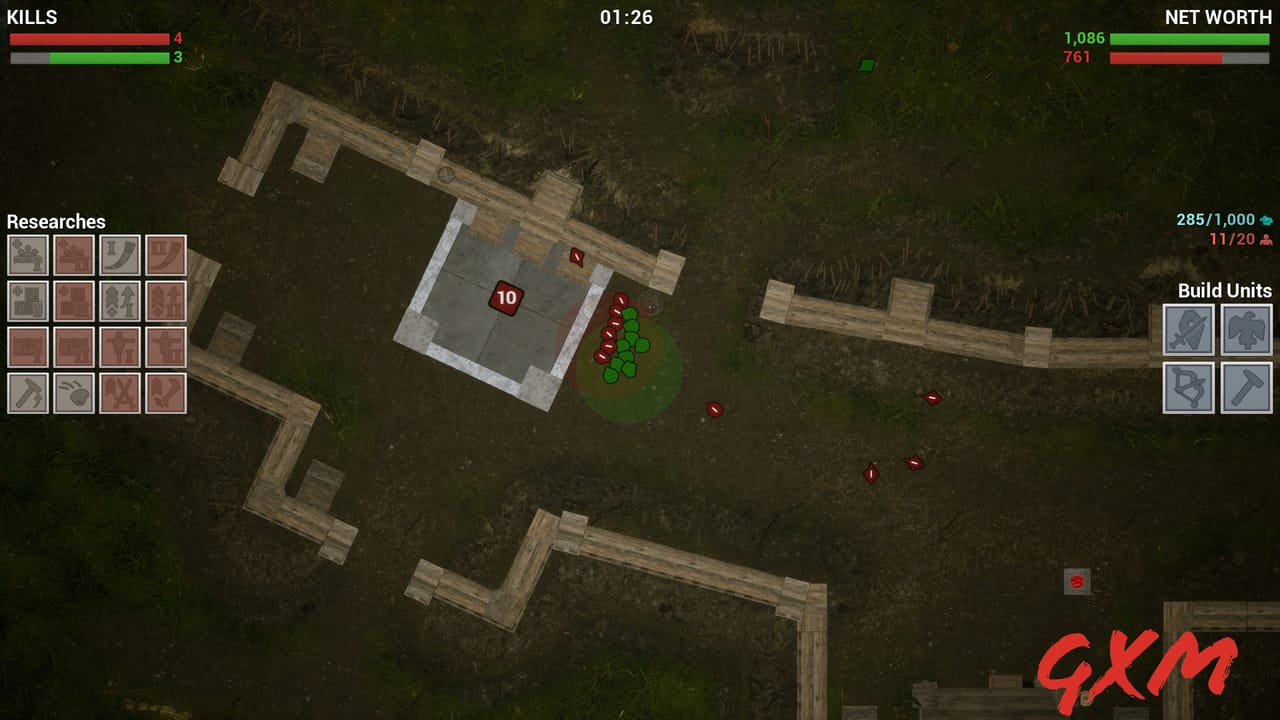Click the green net worth bar
The image size is (1280, 720).
pos(1190,38)
